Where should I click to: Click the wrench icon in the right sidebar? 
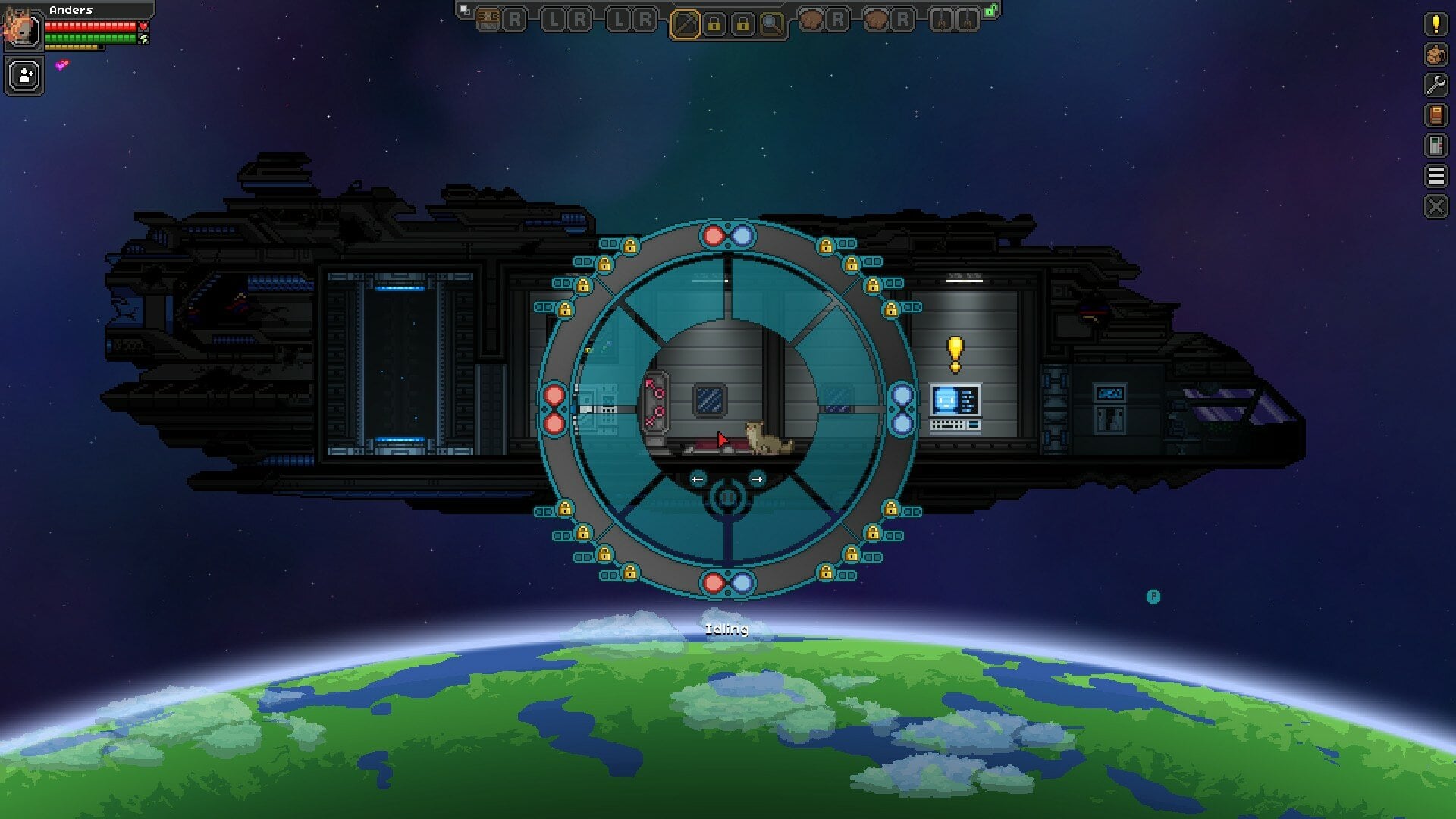tap(1436, 83)
